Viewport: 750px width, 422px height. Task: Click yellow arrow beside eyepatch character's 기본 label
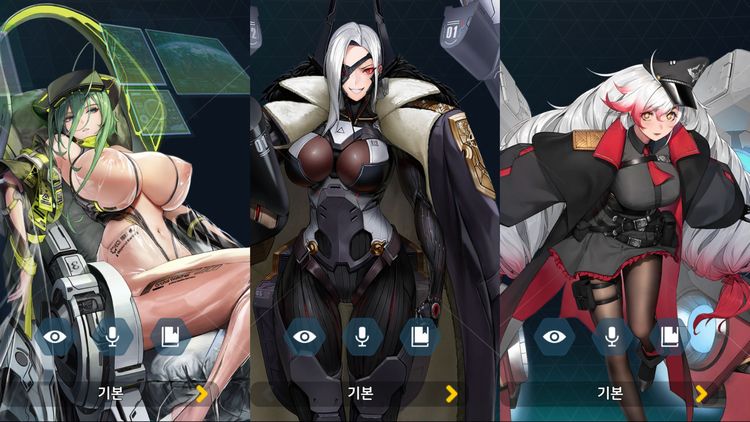(452, 393)
